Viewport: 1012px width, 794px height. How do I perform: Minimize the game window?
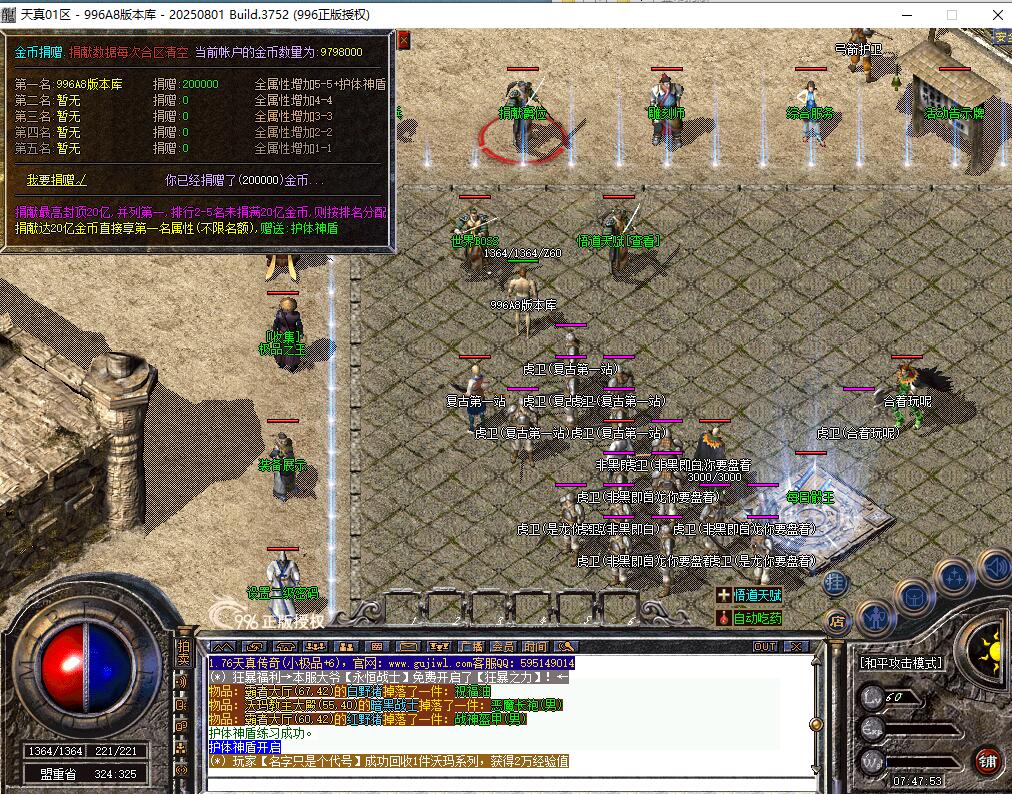[x=906, y=15]
